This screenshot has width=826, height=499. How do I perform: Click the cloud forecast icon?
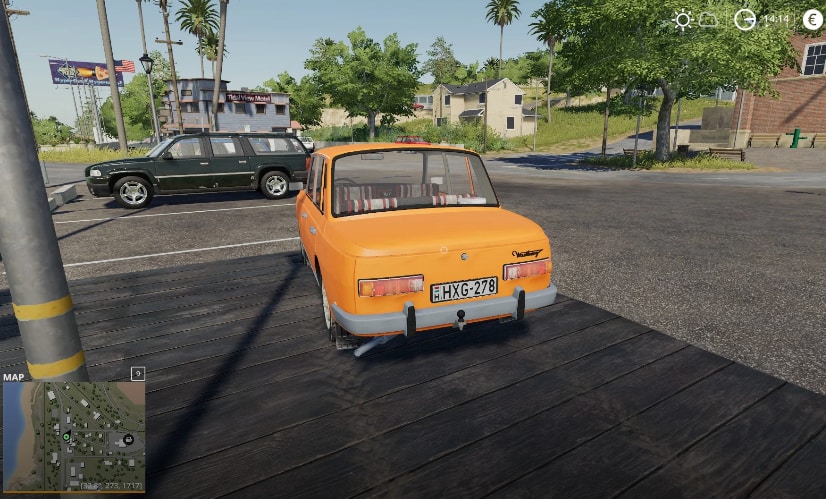(x=708, y=20)
